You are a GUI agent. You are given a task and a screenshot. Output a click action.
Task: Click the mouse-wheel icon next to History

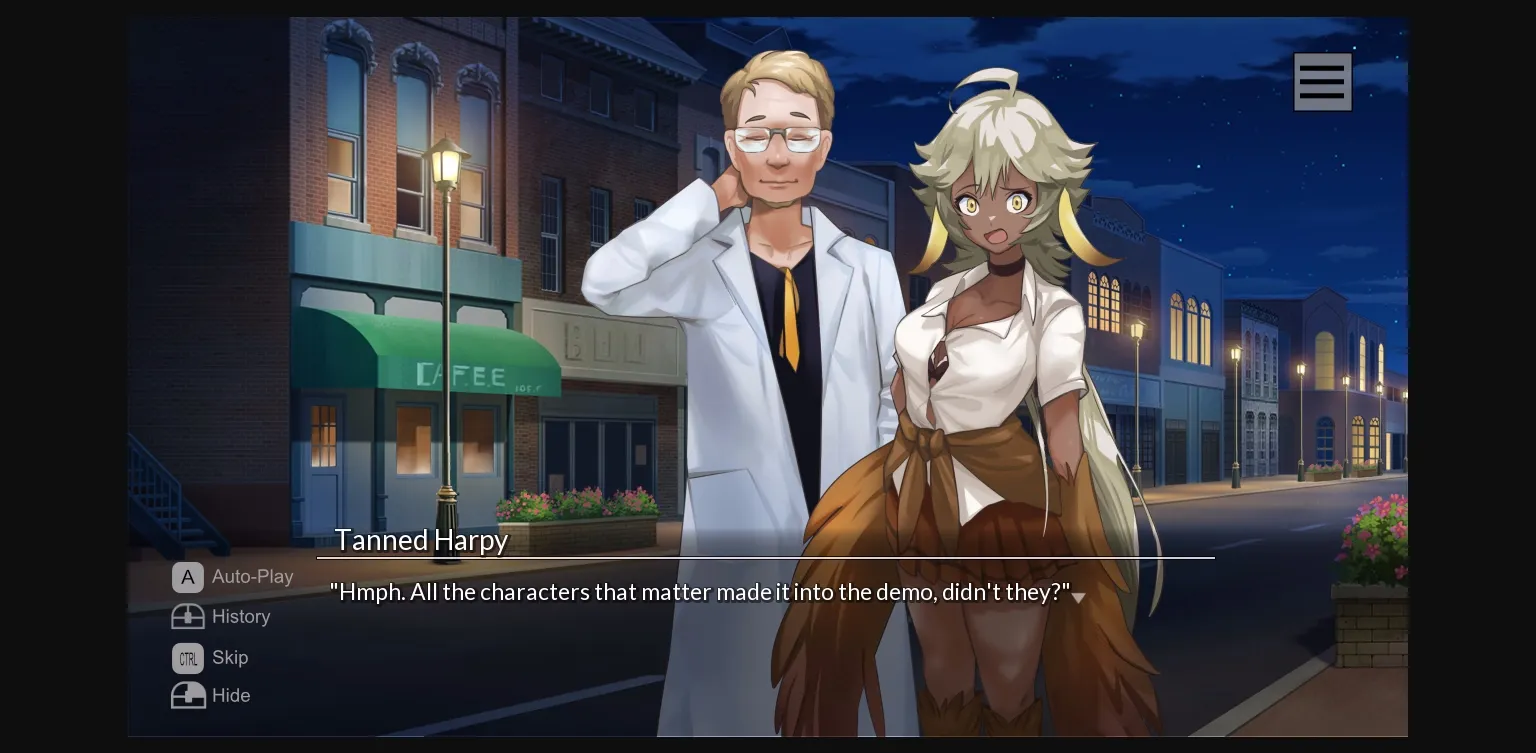point(188,617)
